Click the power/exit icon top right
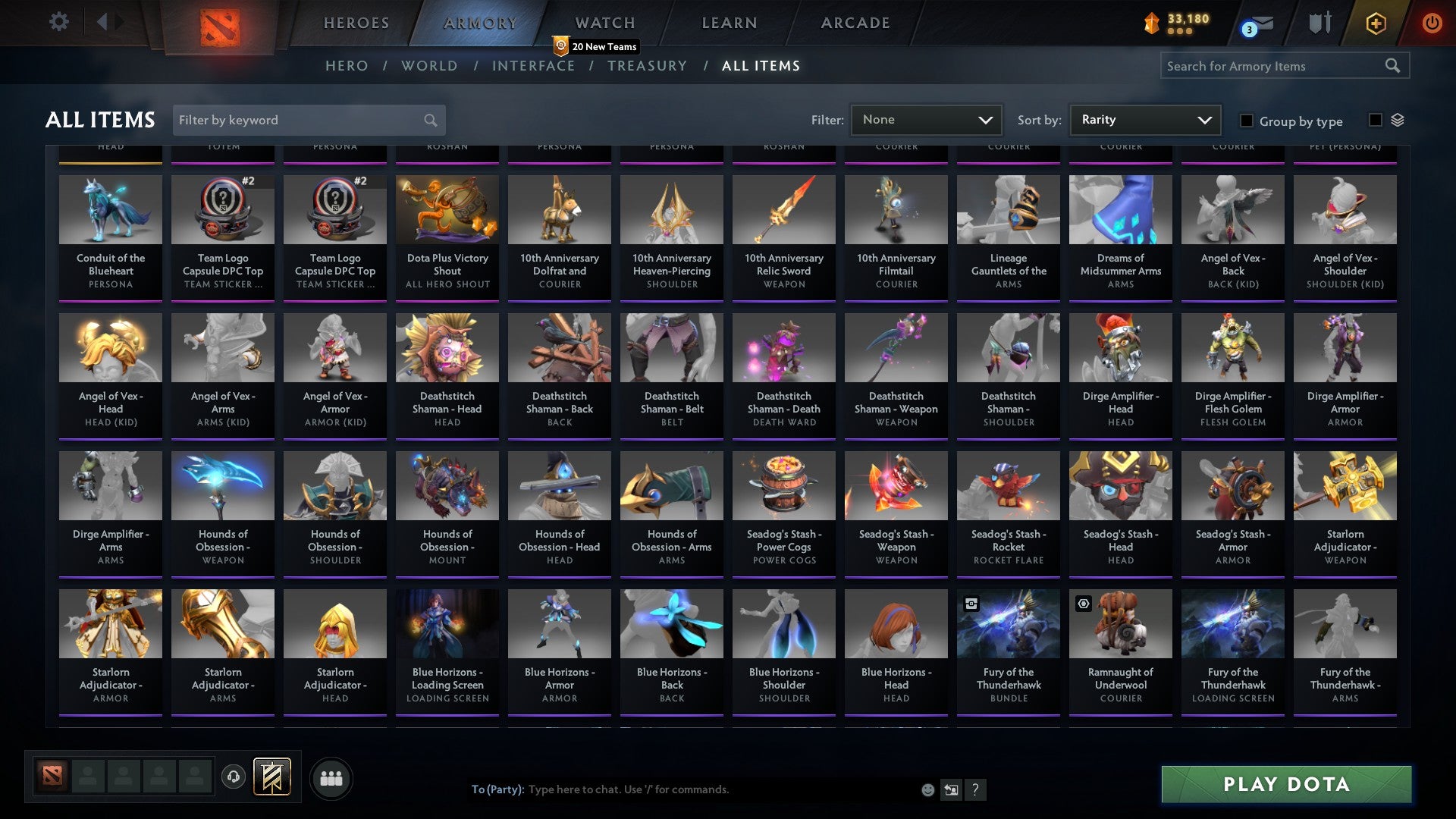The image size is (1456, 819). pos(1432,23)
